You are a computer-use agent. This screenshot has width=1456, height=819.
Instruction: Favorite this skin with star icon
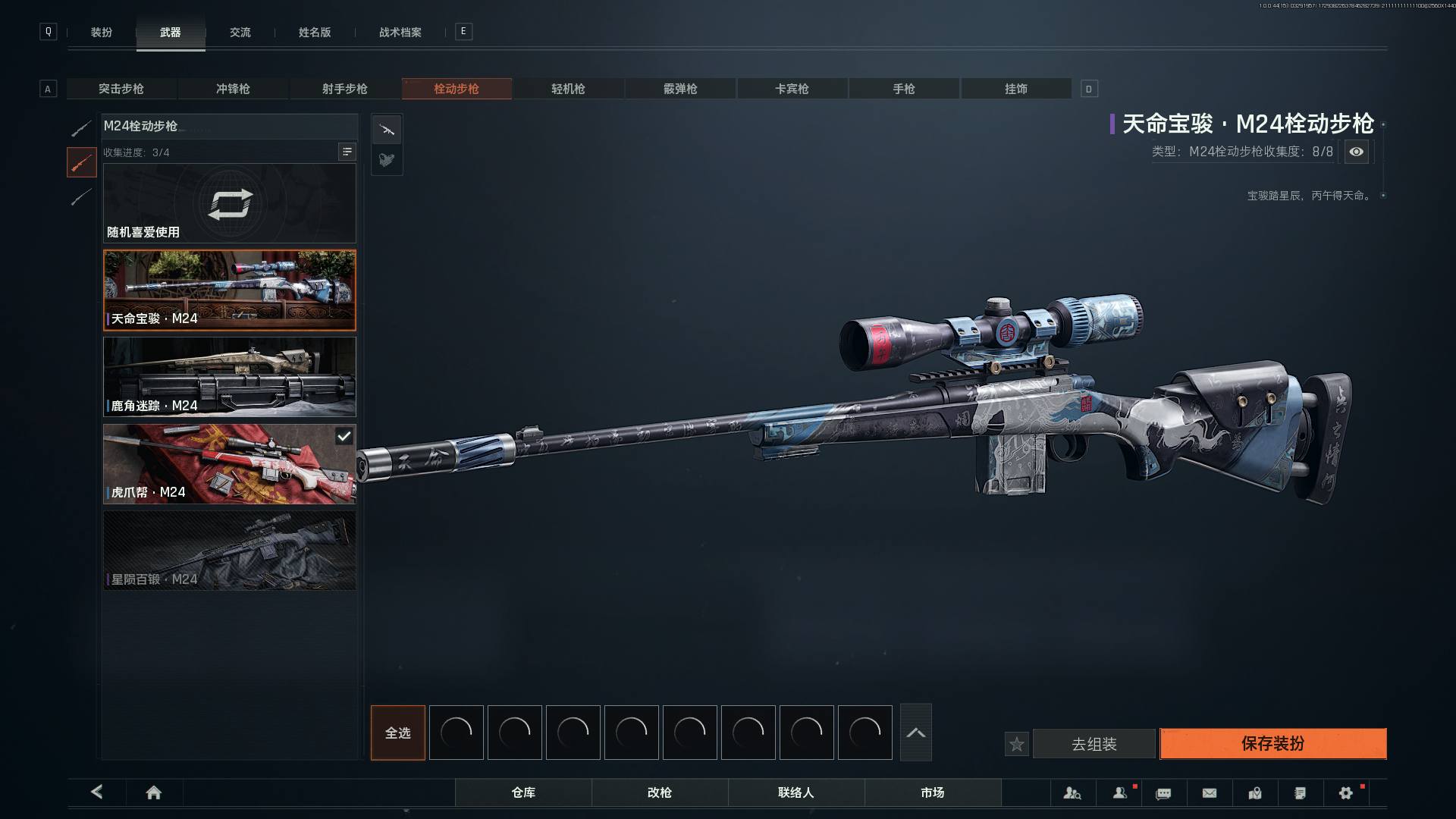point(1016,744)
